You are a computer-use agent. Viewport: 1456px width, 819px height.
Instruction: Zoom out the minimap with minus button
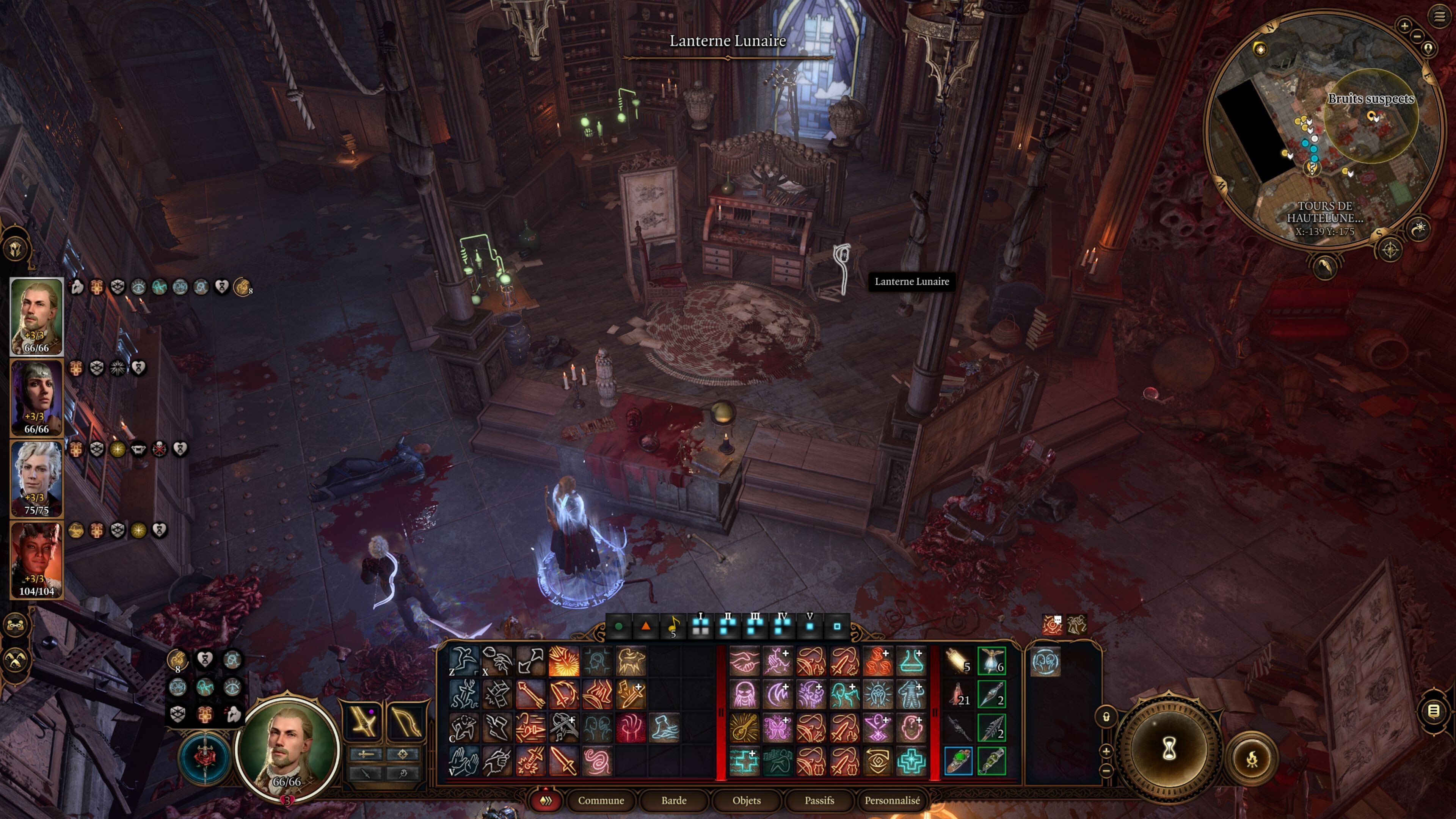(1417, 37)
